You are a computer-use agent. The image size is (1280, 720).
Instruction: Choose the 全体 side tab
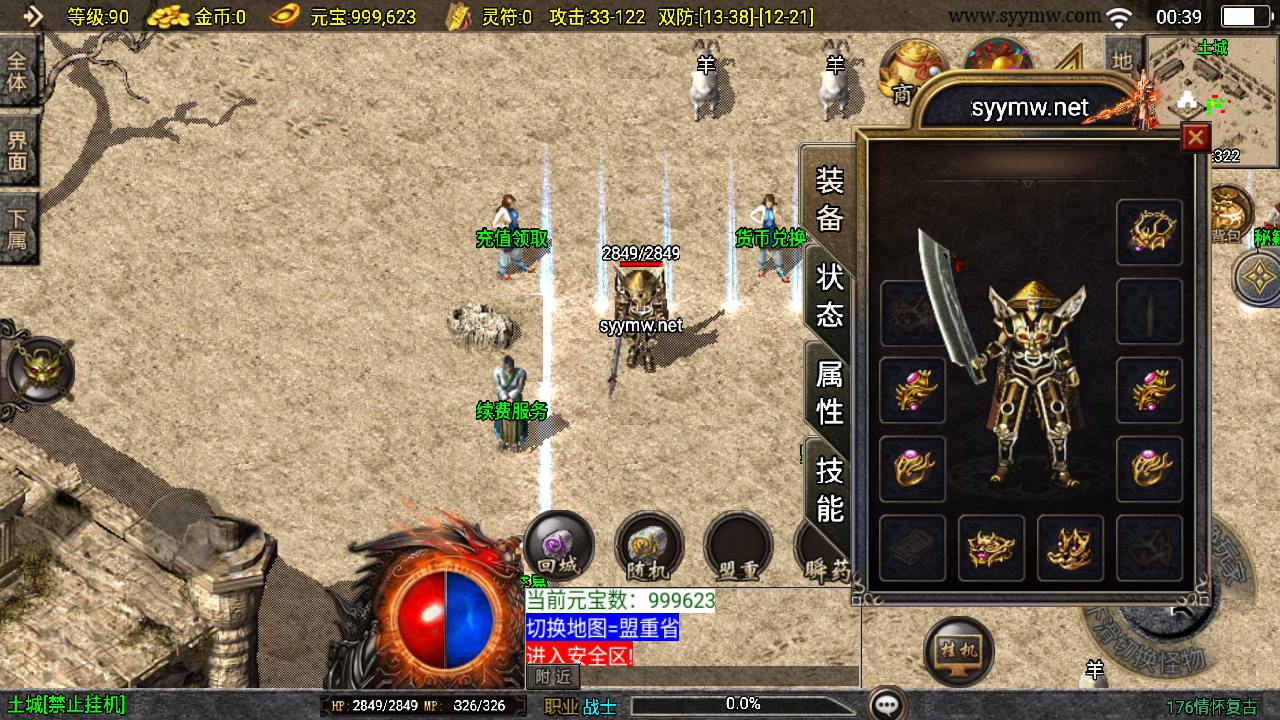click(18, 70)
